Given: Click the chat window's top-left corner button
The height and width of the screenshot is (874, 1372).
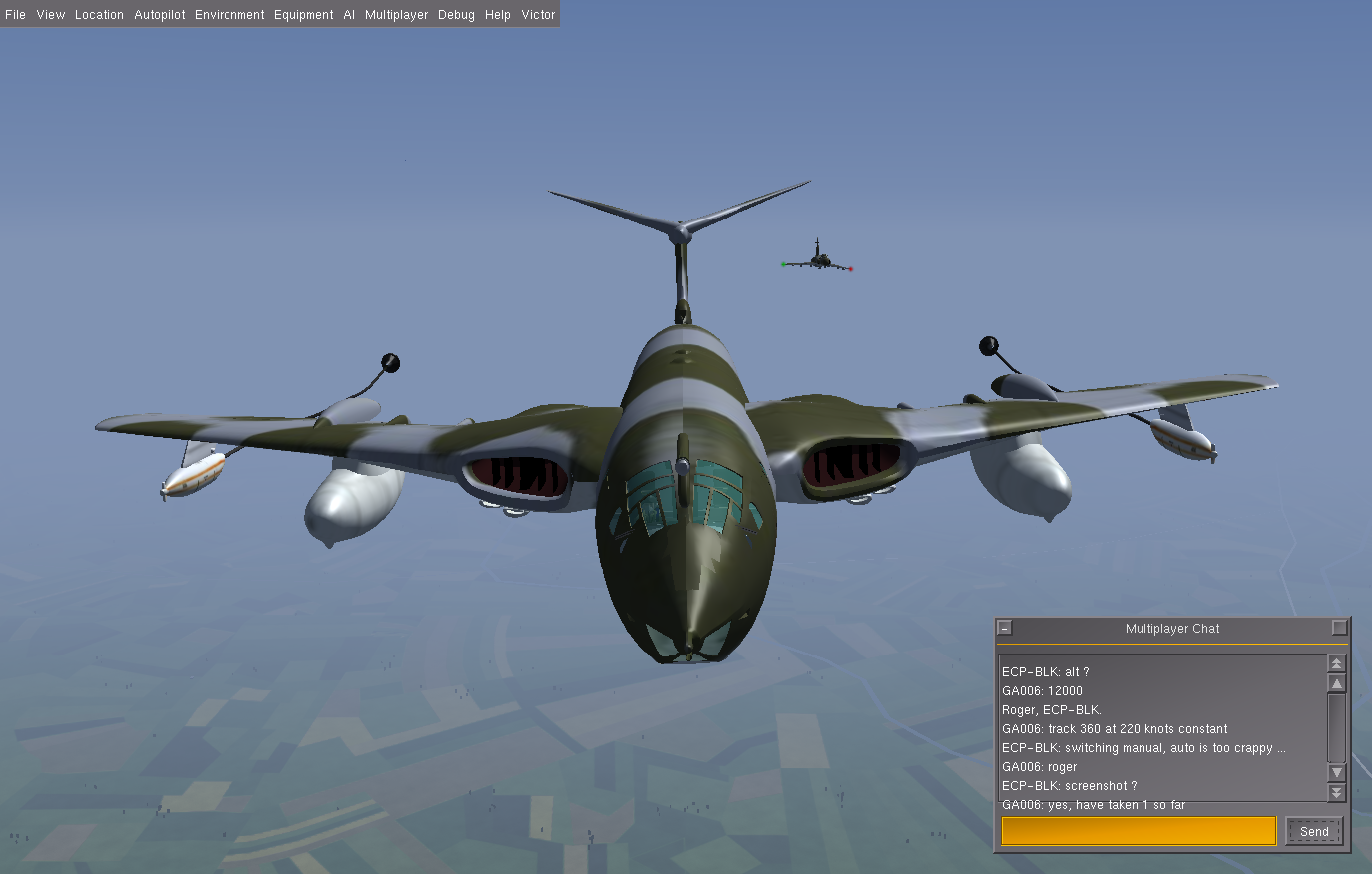Looking at the screenshot, I should (1005, 628).
